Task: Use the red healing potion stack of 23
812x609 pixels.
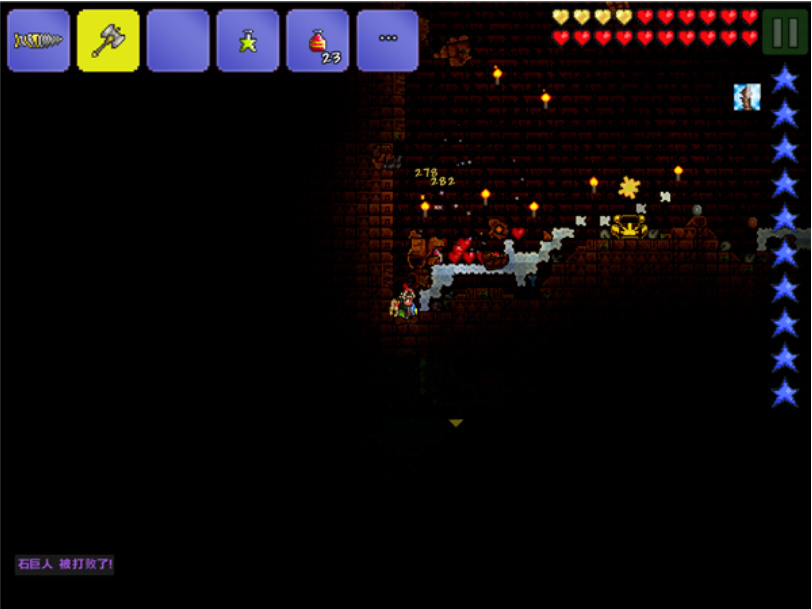Action: 318,41
